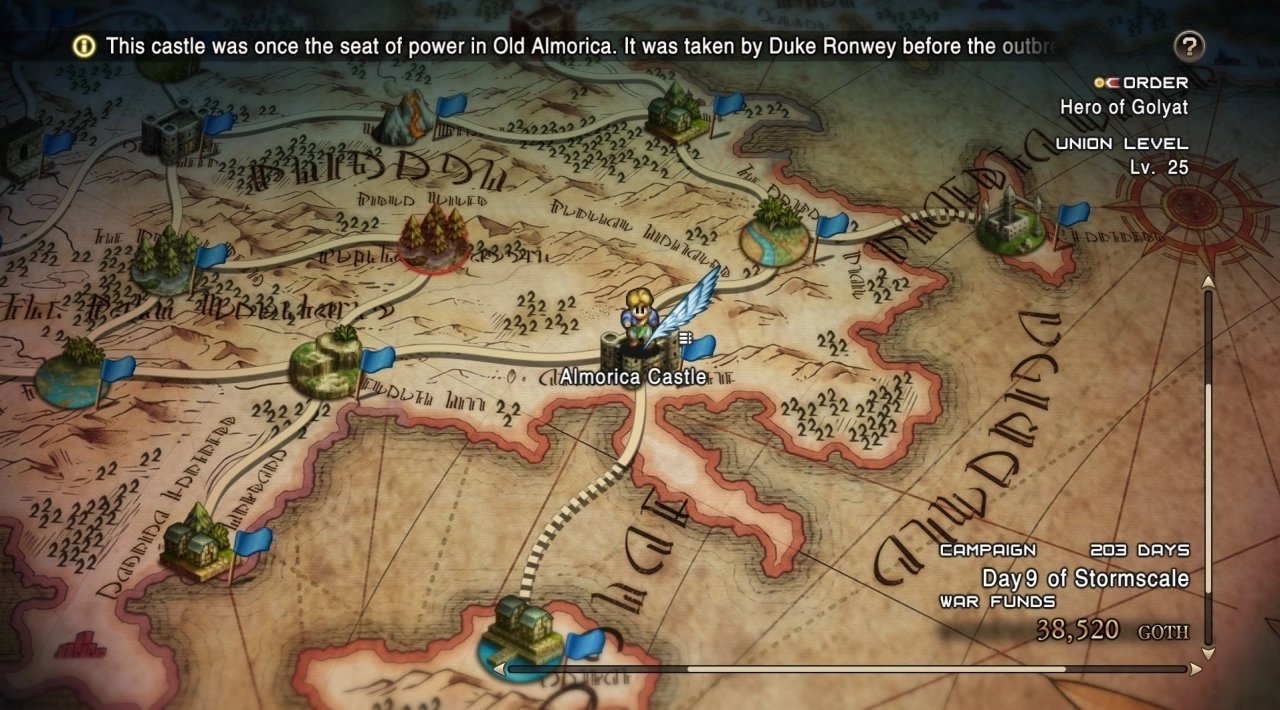The height and width of the screenshot is (710, 1280).
Task: Click the yellow info icon beside the description
Action: 85,46
